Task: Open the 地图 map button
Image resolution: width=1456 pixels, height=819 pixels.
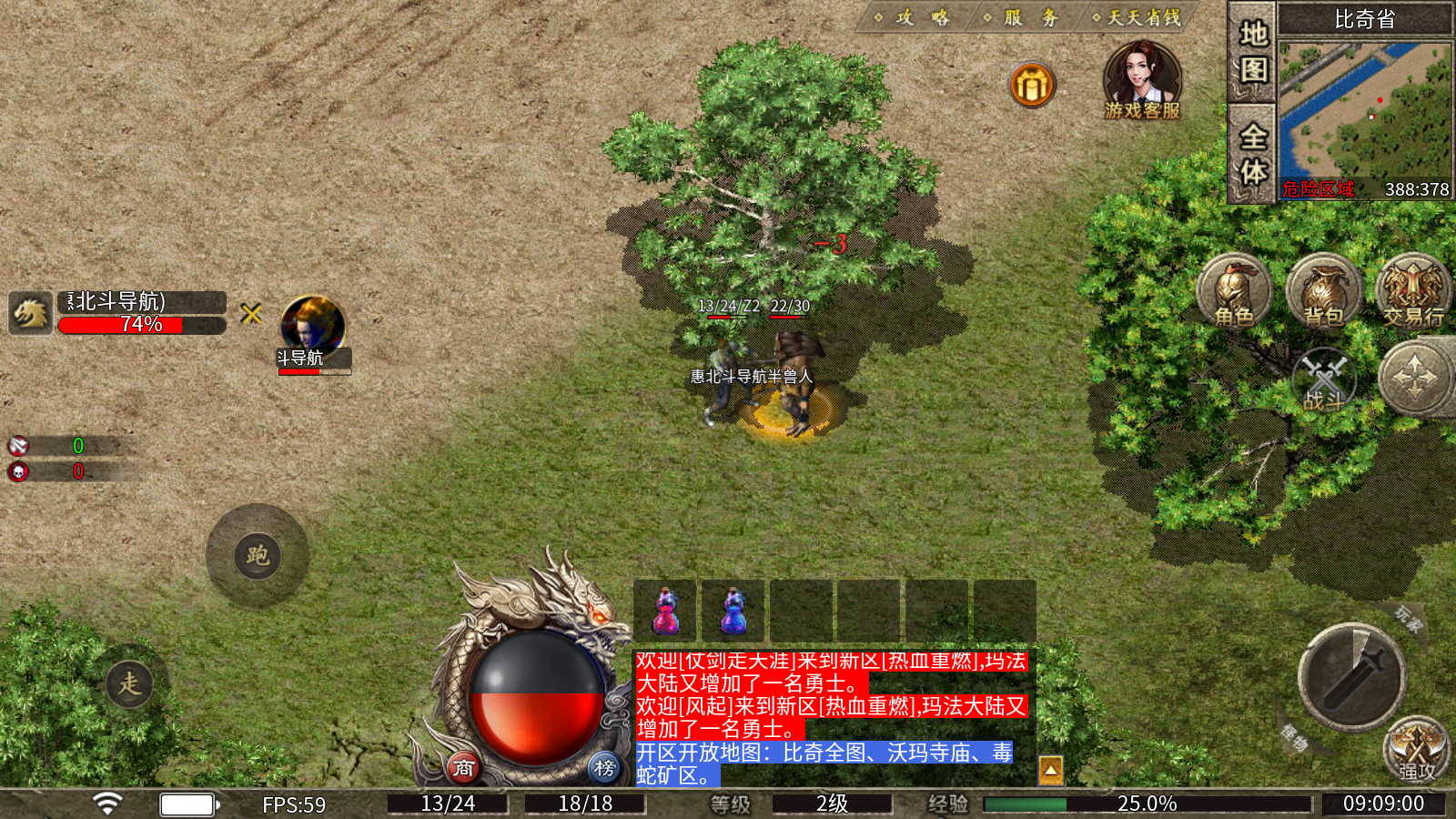Action: pos(1253,51)
